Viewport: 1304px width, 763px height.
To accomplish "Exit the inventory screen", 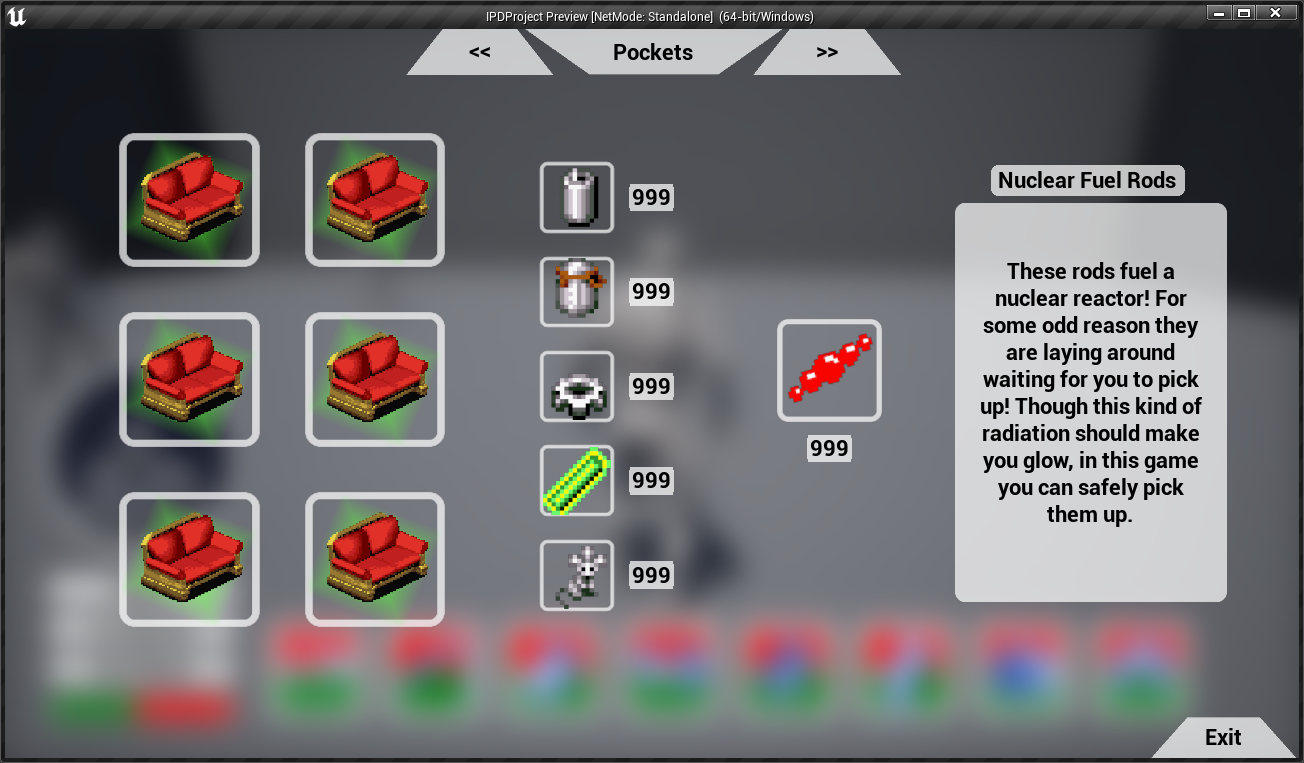I will (x=1222, y=737).
